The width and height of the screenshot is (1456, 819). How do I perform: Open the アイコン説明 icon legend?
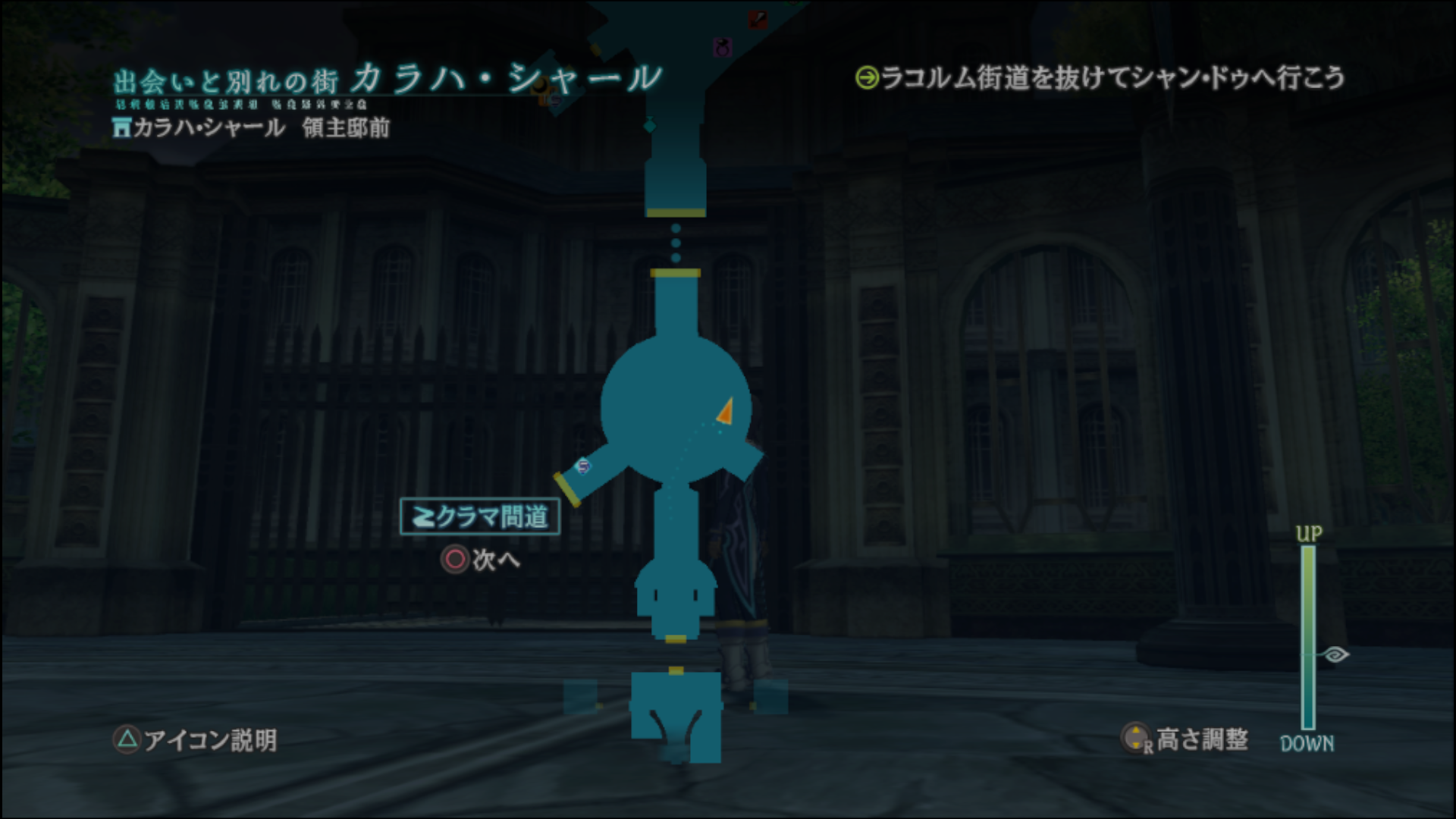click(x=195, y=739)
